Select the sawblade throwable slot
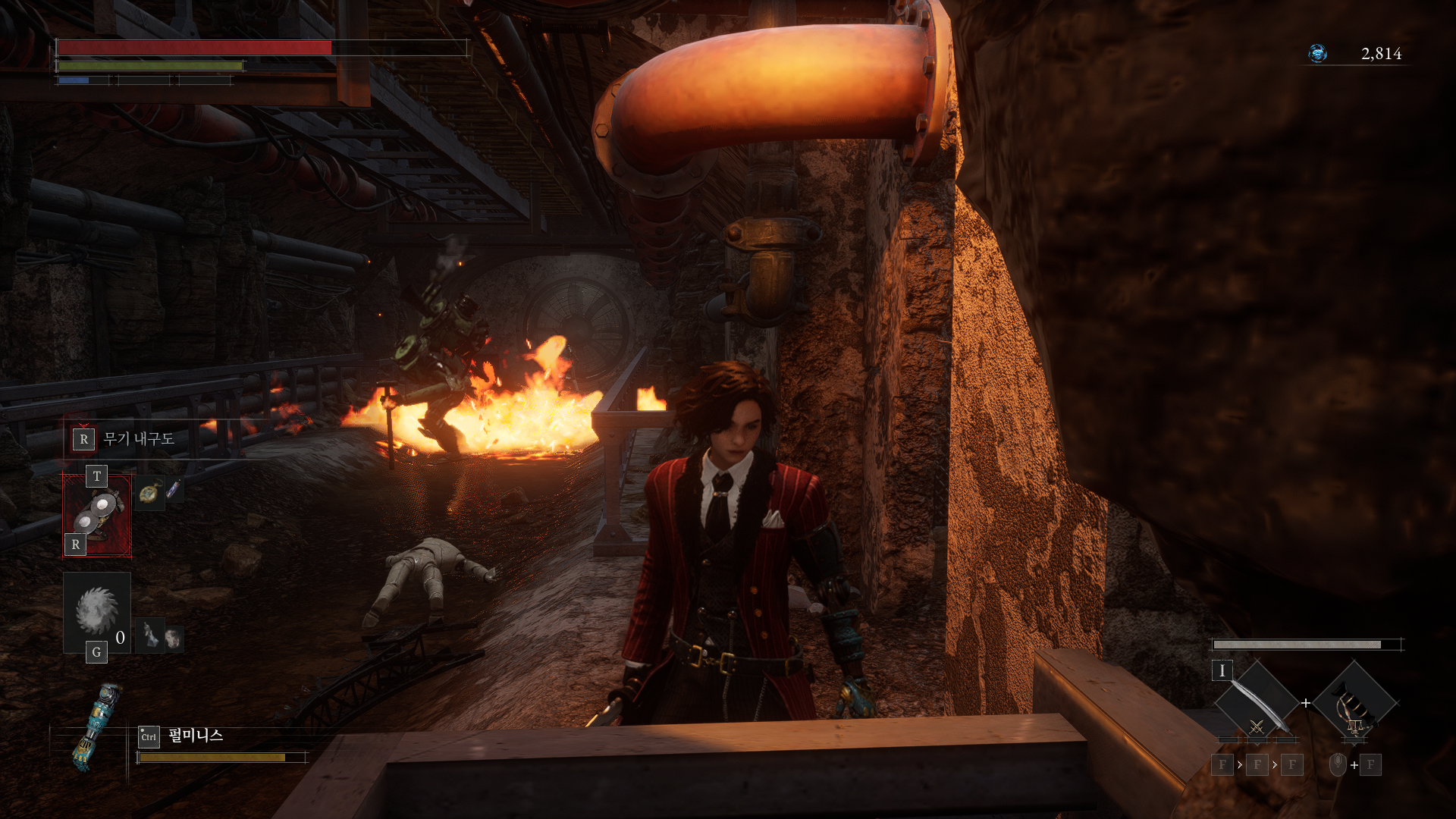 97,611
